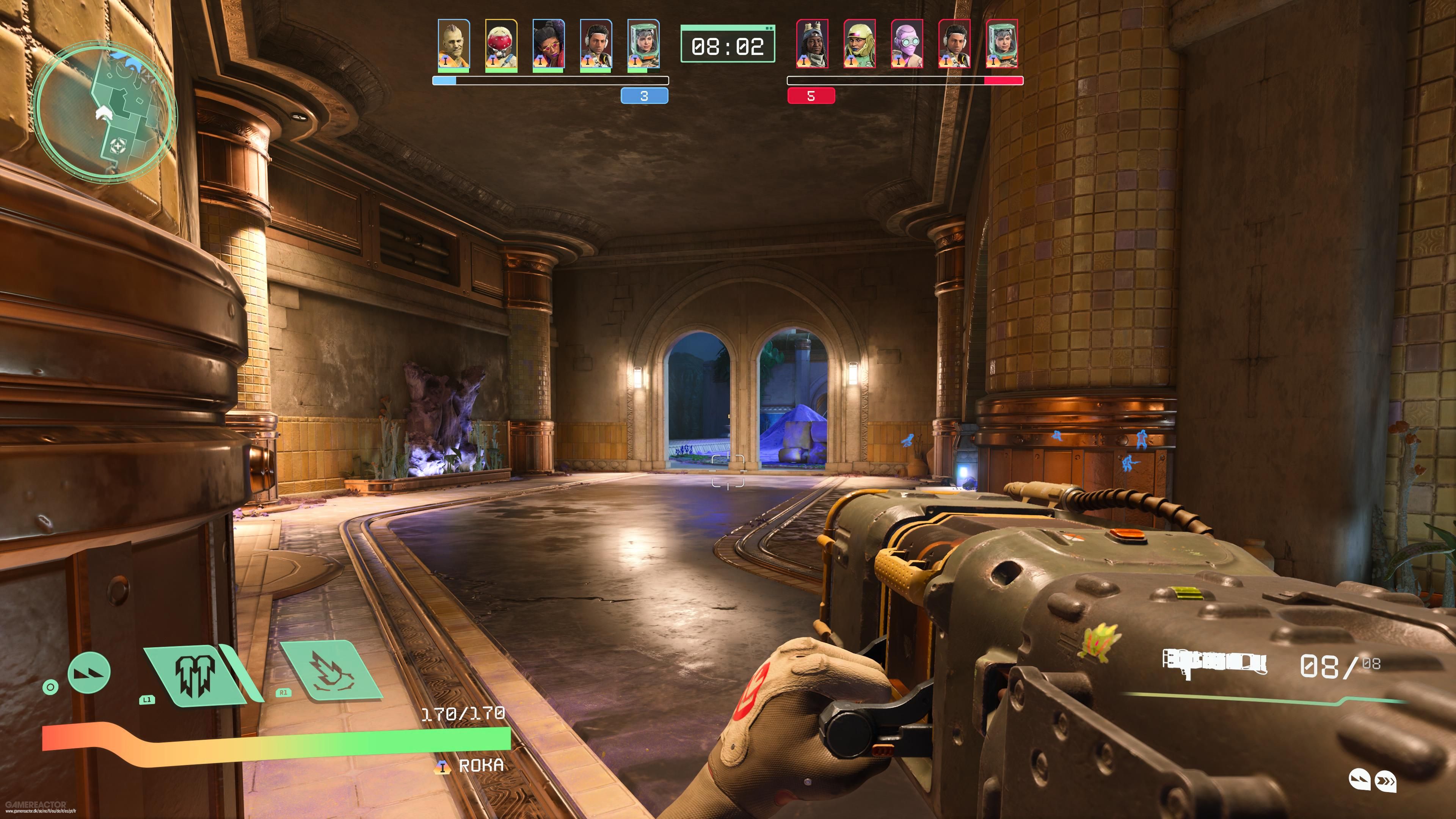1456x819 pixels.
Task: Choose the yellow-helmet character portrait
Action: point(860,44)
